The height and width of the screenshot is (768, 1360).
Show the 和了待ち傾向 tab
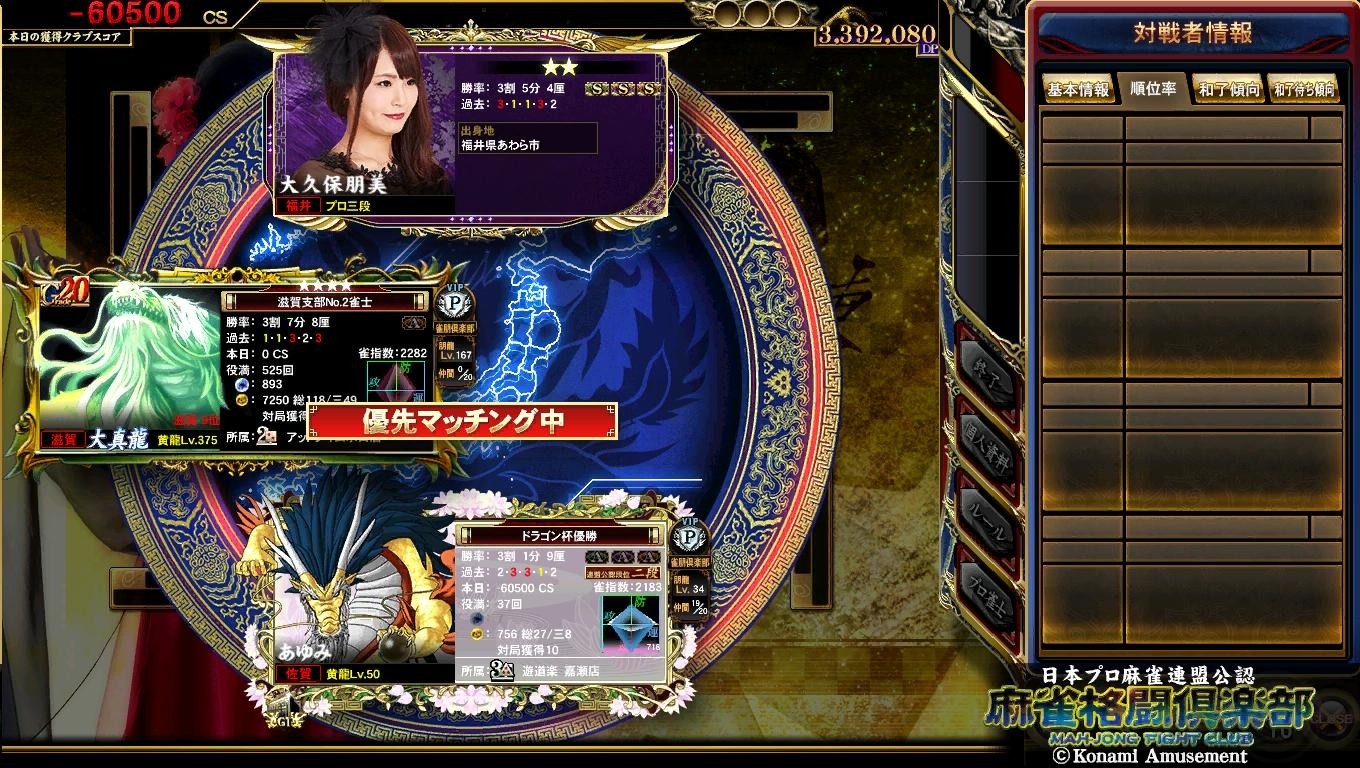[1304, 89]
